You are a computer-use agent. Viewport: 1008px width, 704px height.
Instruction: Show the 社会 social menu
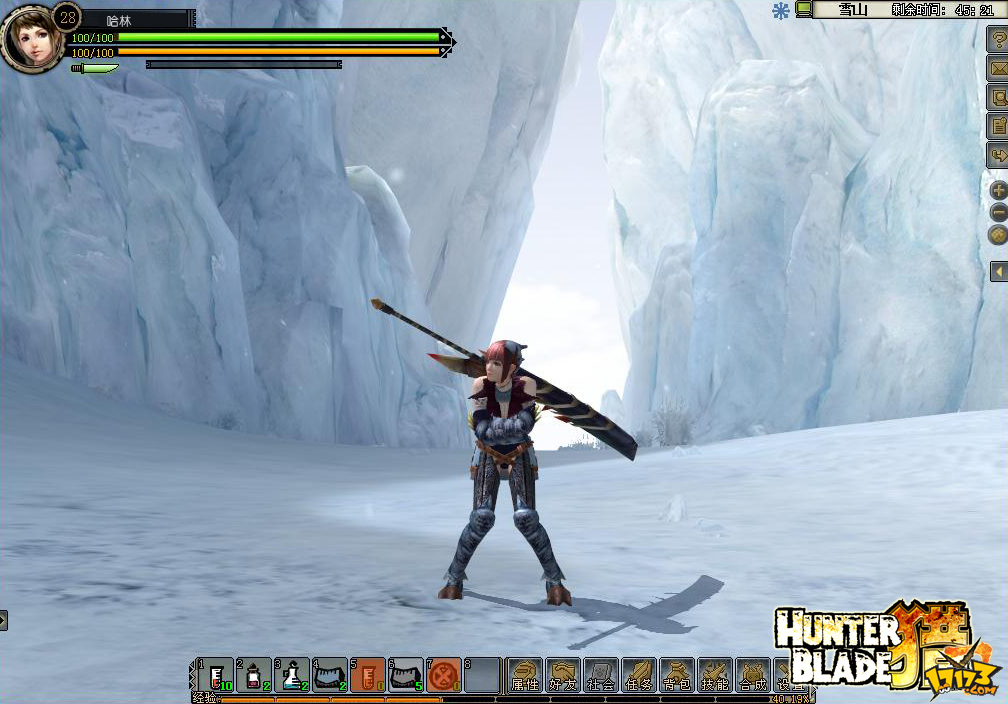(601, 675)
